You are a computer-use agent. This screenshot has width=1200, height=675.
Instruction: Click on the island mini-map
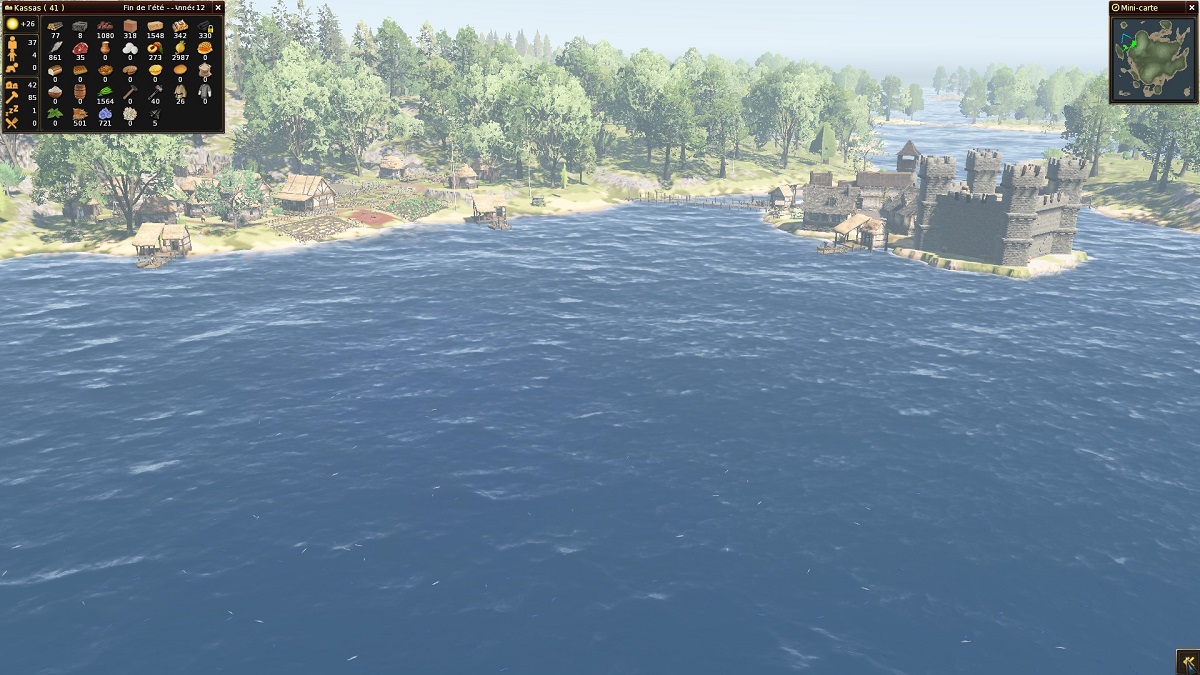tap(1153, 58)
